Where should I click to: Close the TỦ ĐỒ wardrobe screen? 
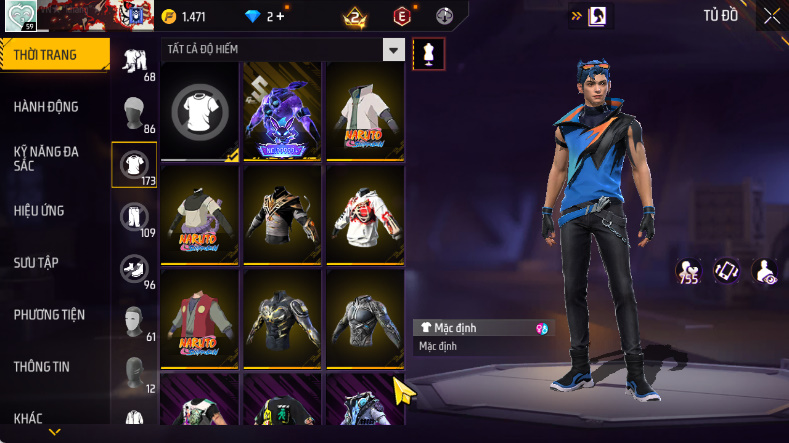point(772,16)
